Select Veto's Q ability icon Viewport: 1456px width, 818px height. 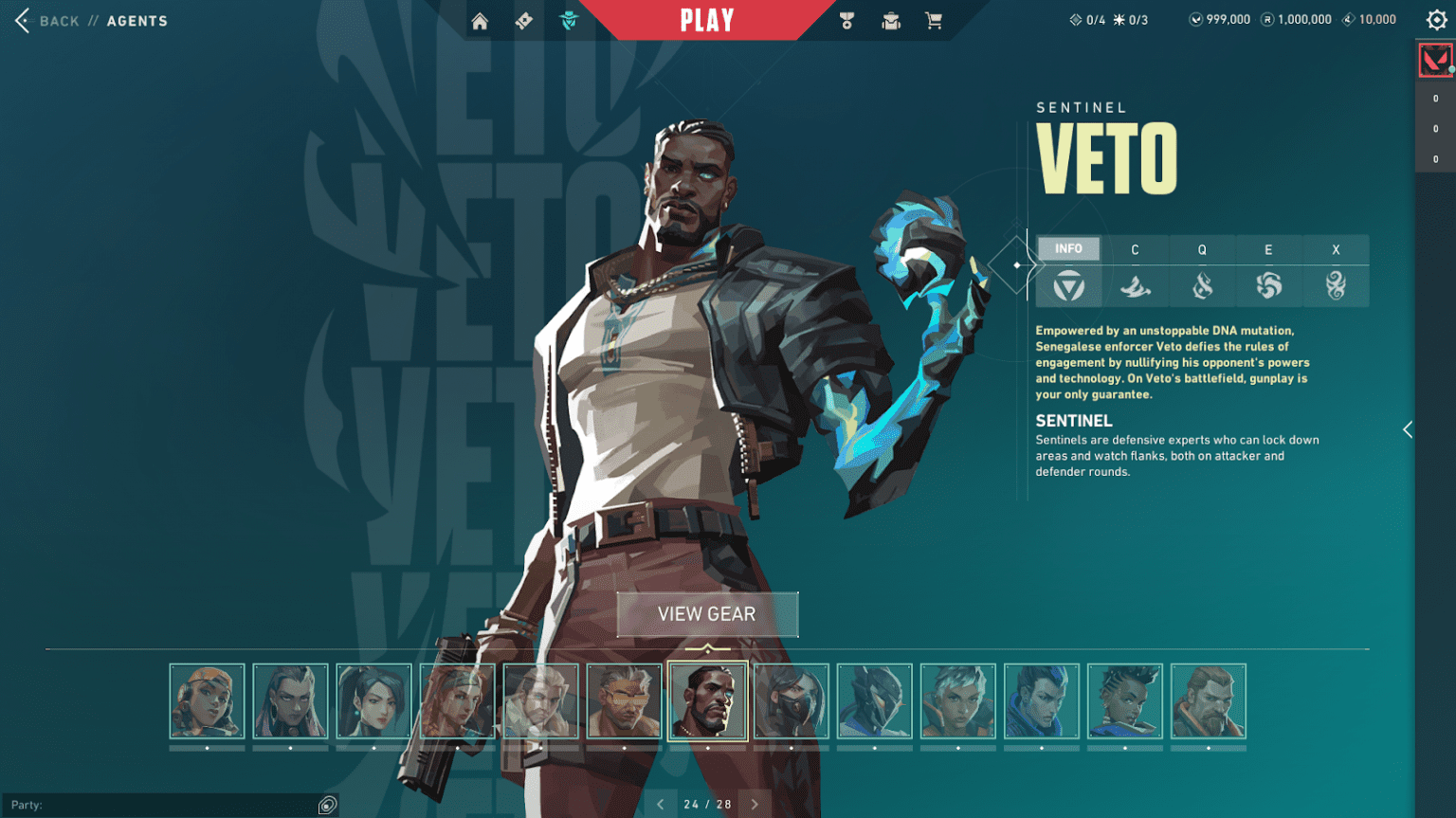tap(1202, 286)
